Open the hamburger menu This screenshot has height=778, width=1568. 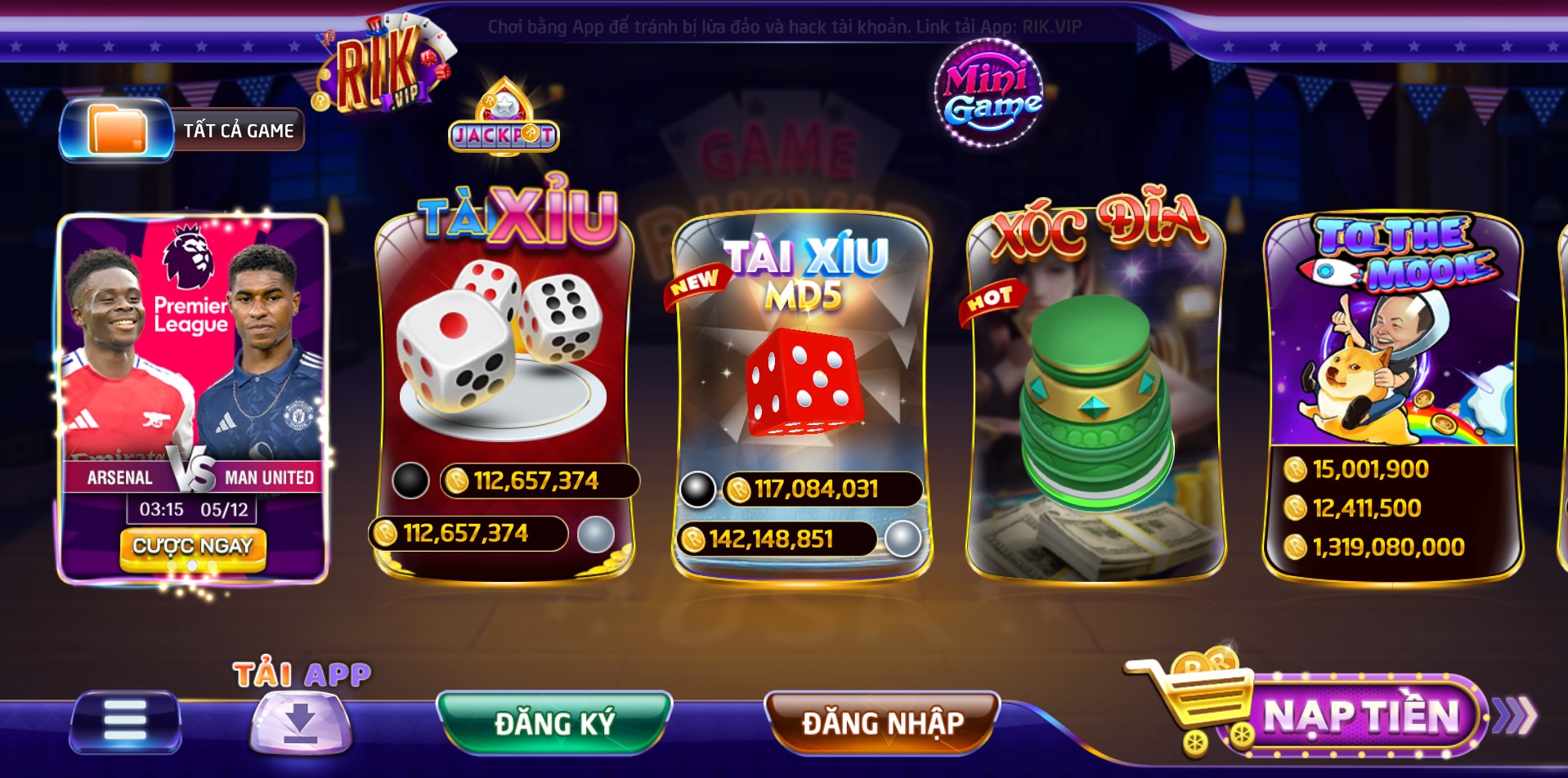point(125,721)
